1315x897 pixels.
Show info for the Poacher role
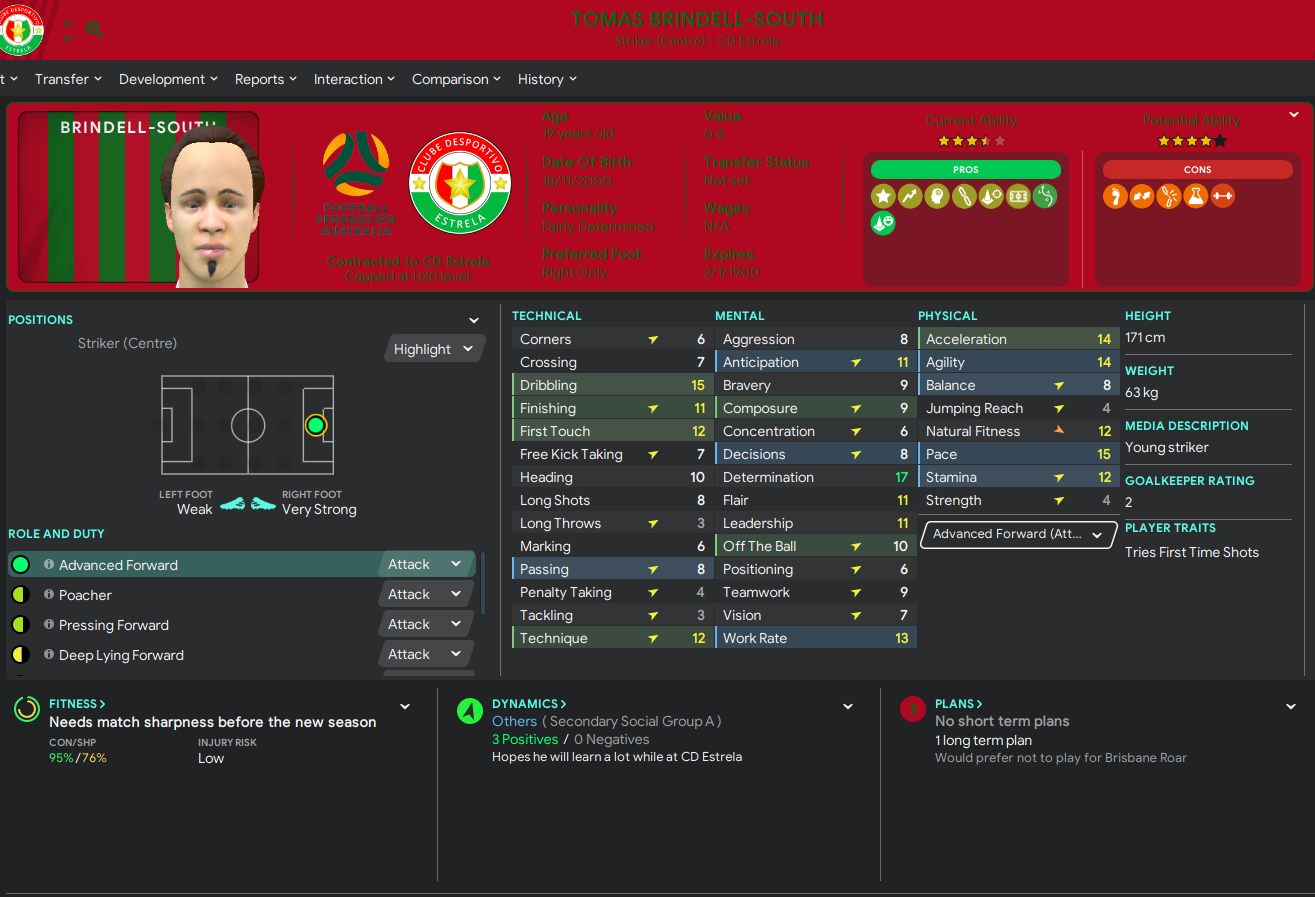click(49, 595)
